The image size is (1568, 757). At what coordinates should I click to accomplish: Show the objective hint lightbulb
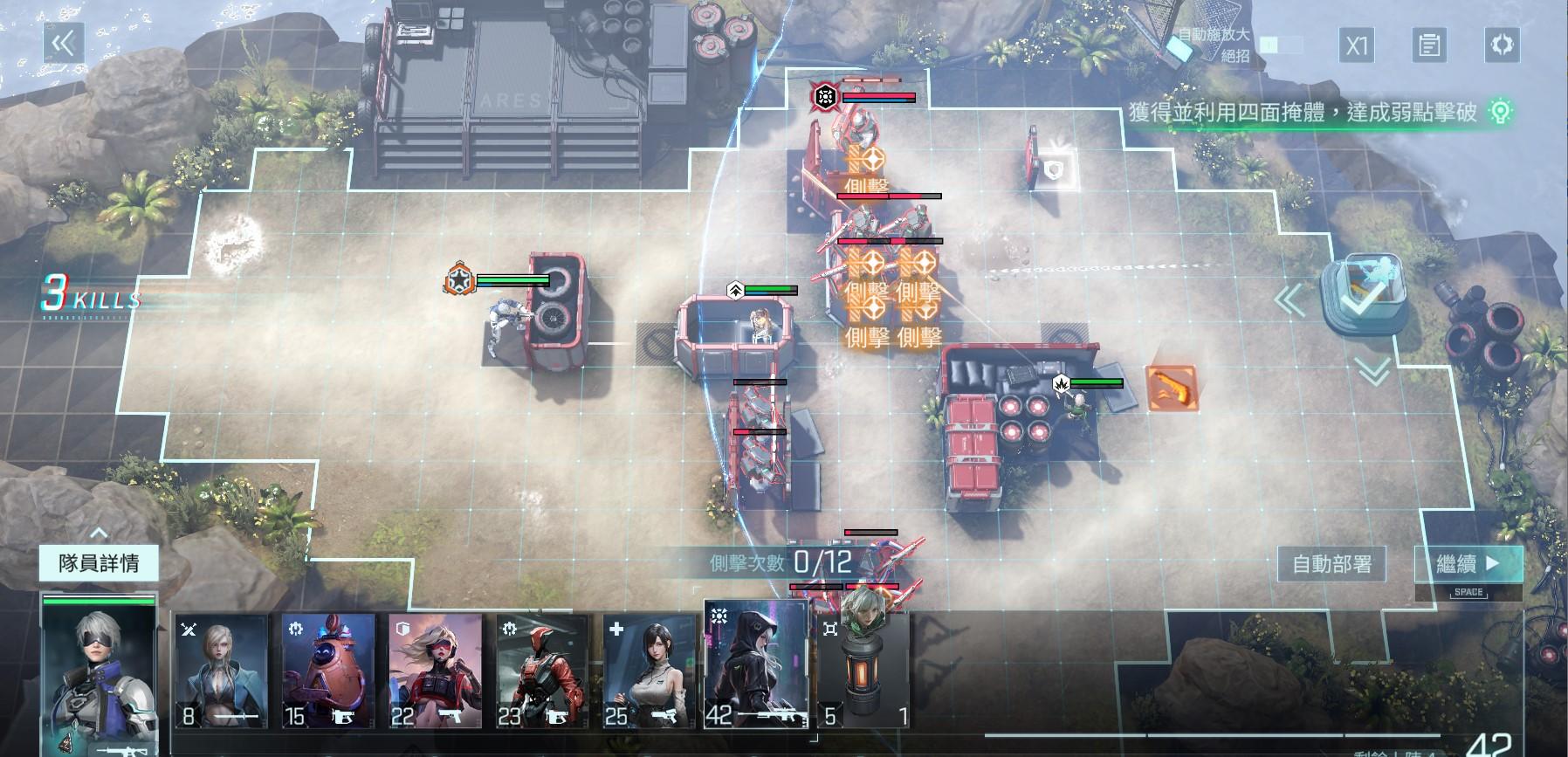pyautogui.click(x=1500, y=112)
